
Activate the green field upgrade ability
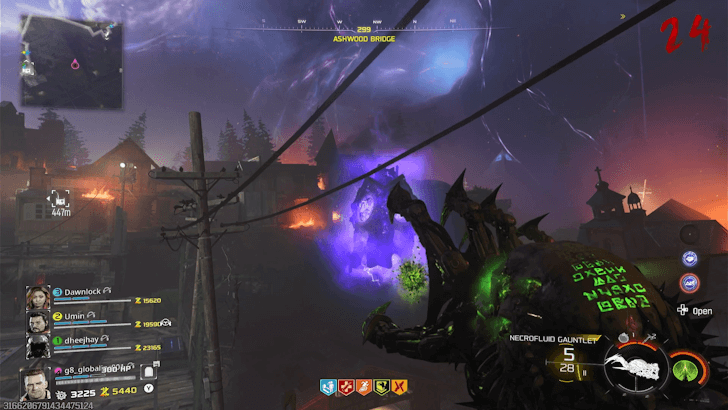(x=684, y=368)
